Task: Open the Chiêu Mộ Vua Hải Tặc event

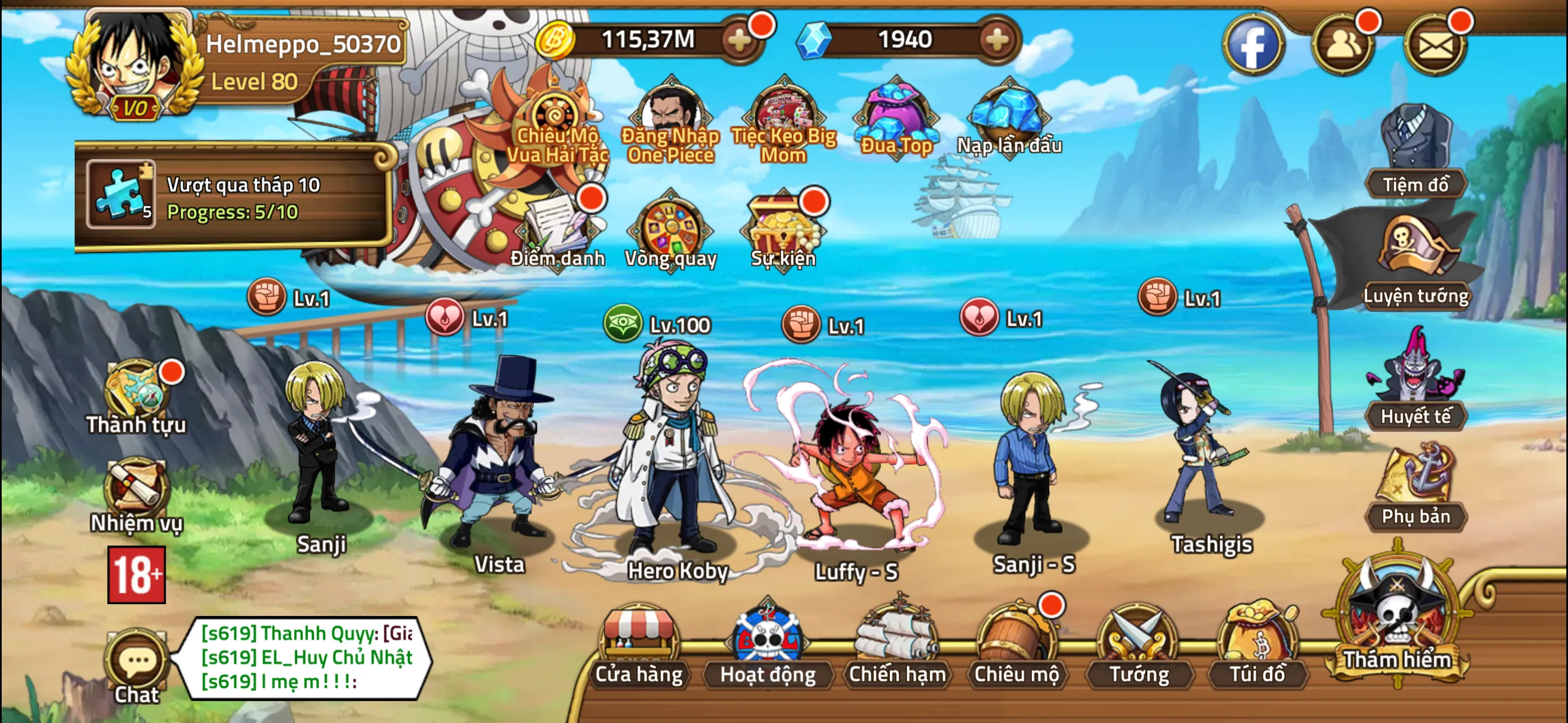Action: pos(557,115)
